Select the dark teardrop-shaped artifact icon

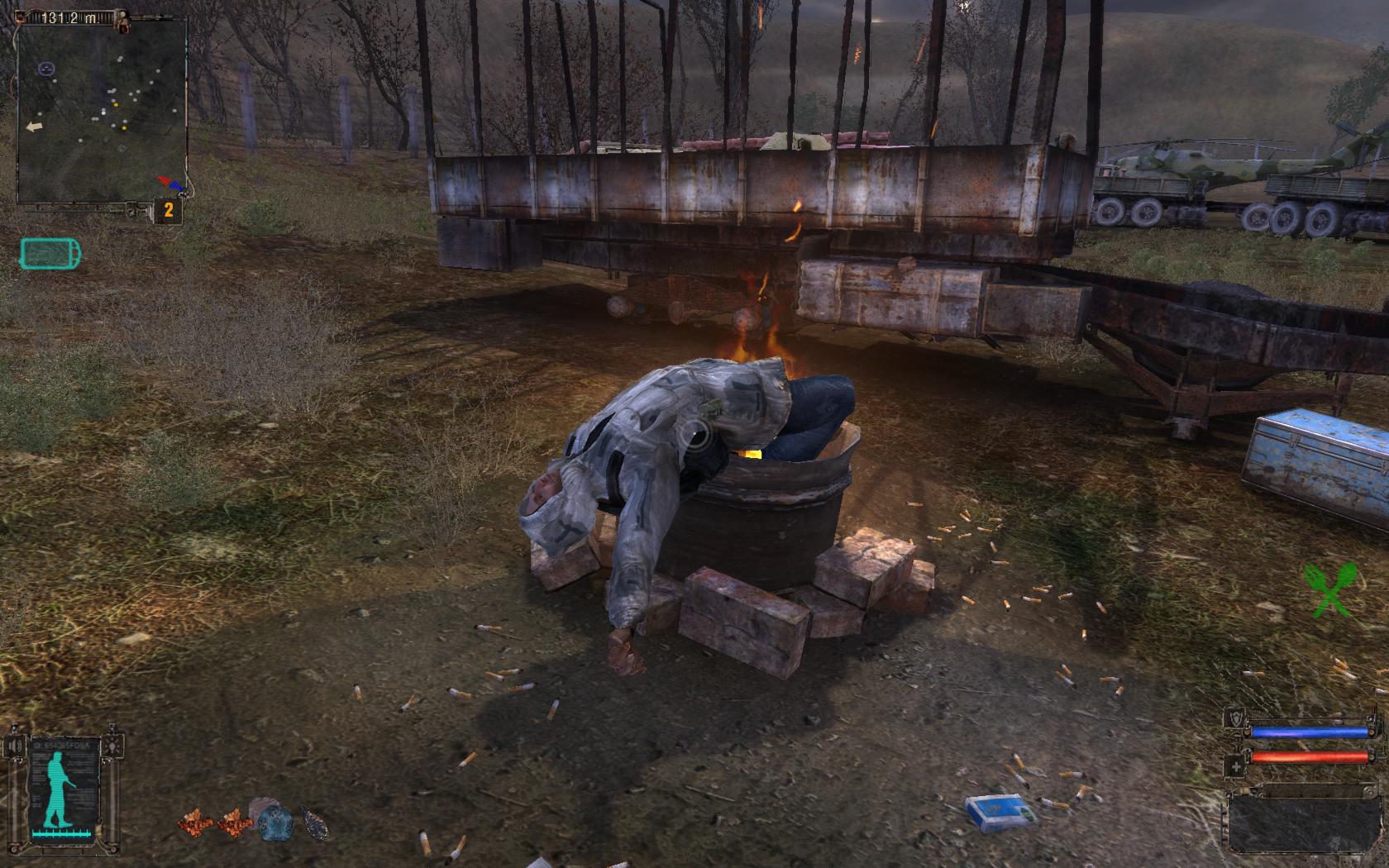click(314, 823)
